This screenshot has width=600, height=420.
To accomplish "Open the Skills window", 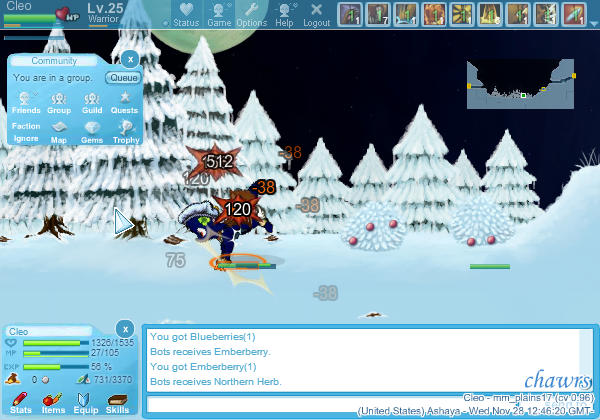I will tap(117, 402).
